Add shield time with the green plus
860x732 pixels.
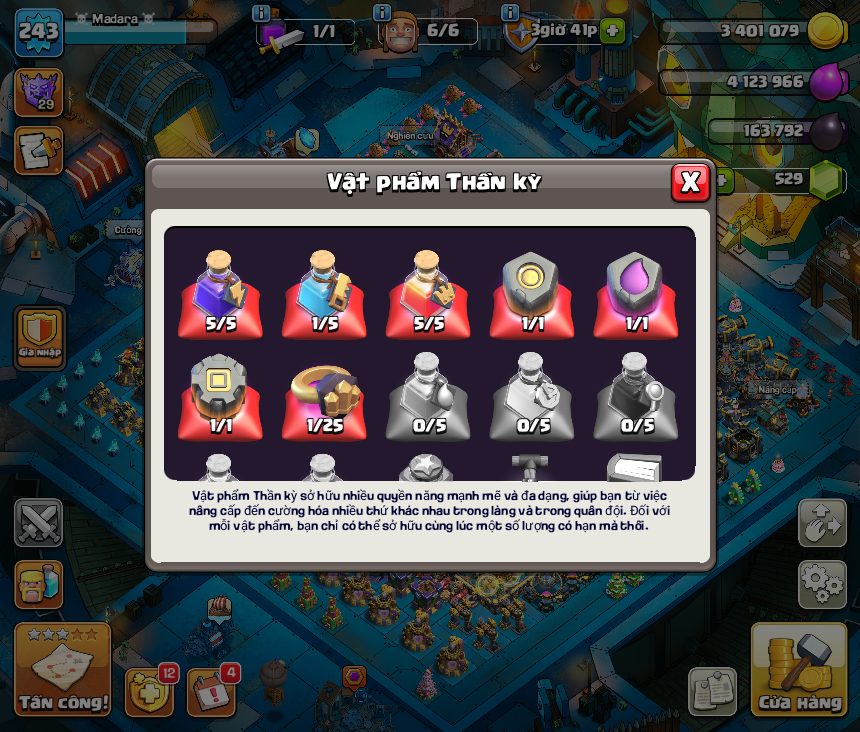[x=613, y=31]
